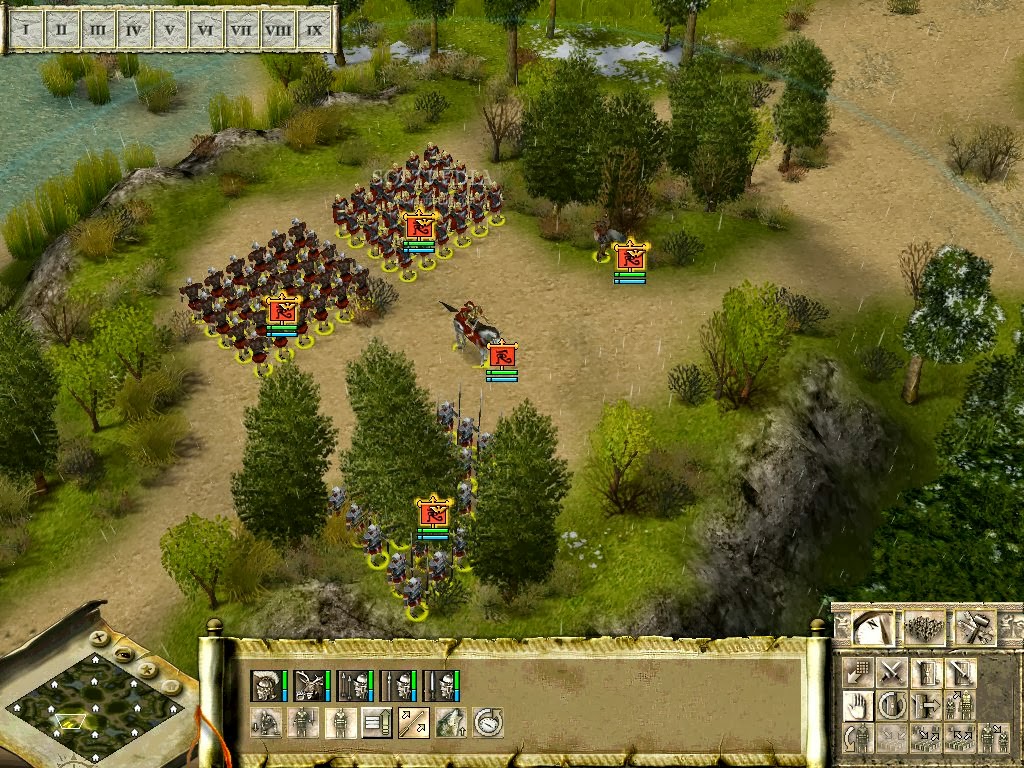Choose the arrow-to-grid move command

point(857,671)
